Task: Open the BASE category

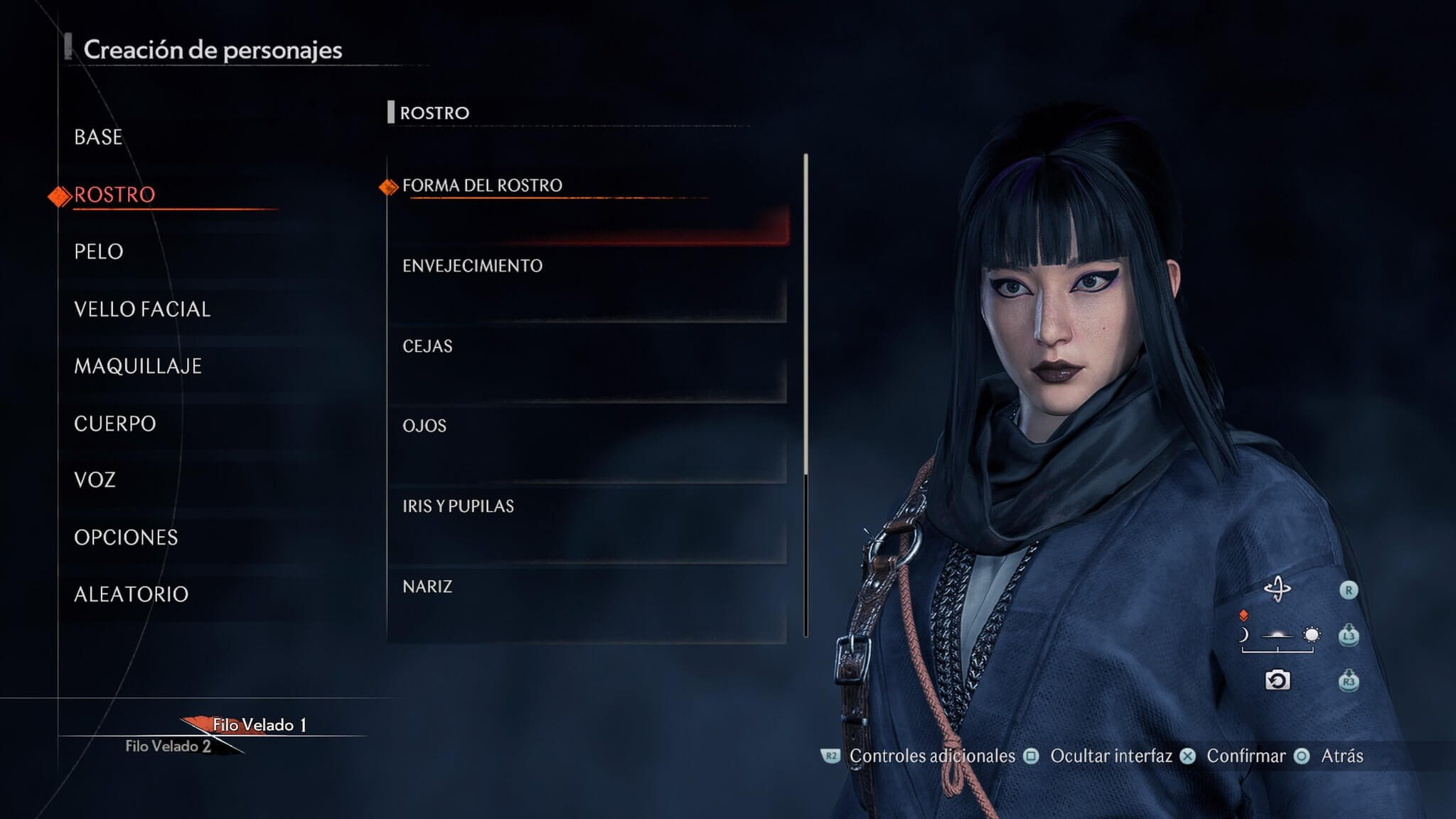Action: pos(98,137)
